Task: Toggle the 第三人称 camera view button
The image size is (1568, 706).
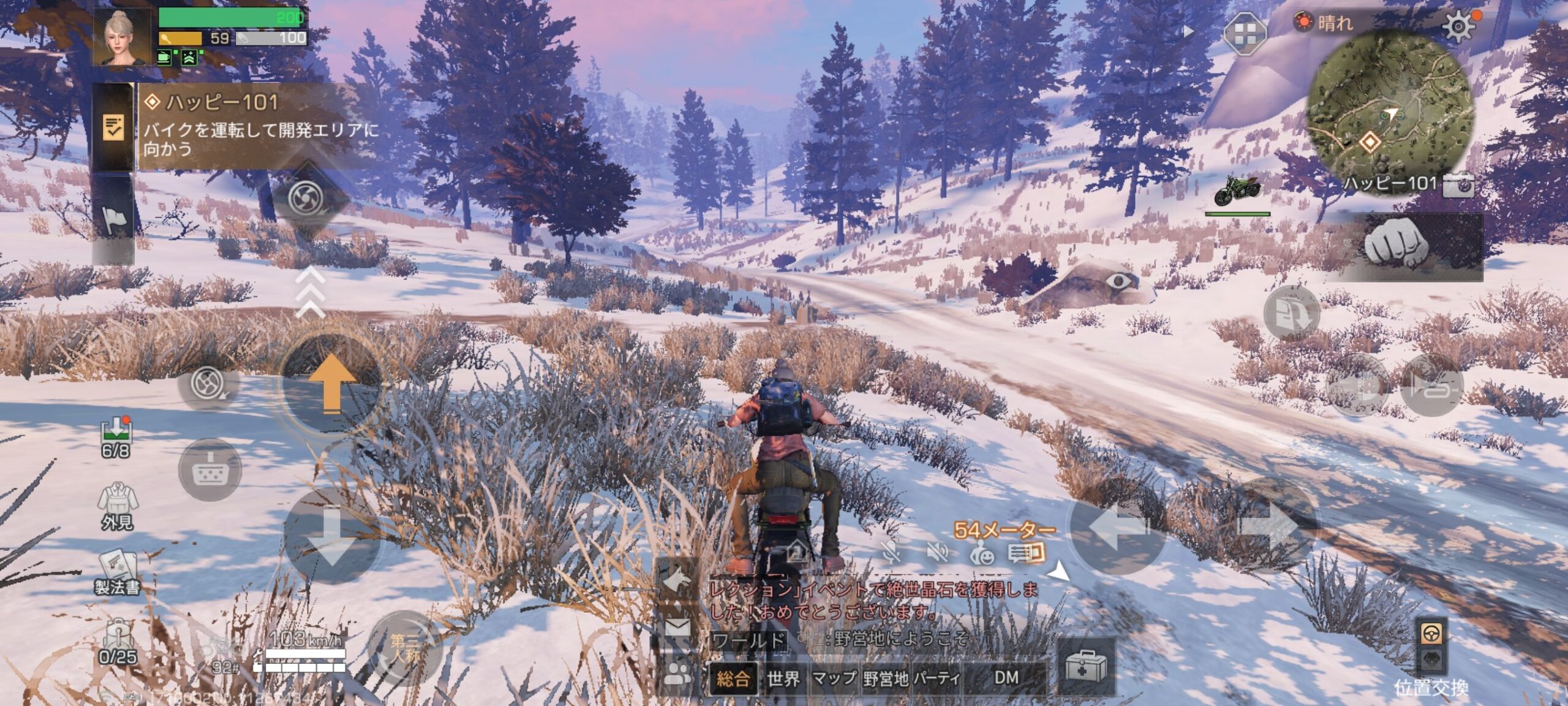Action: click(x=404, y=648)
